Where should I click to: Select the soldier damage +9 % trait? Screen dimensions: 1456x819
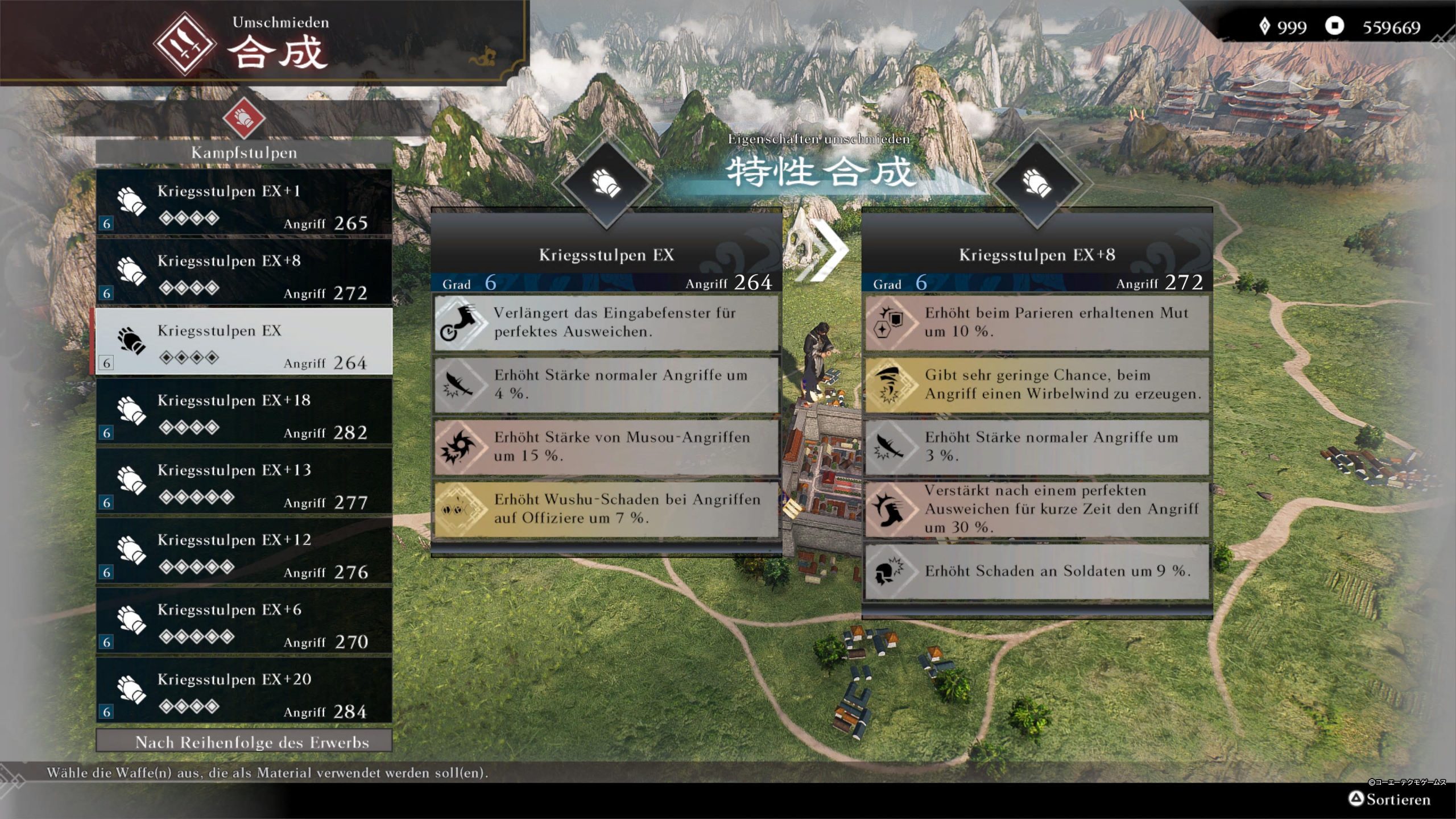click(1037, 571)
